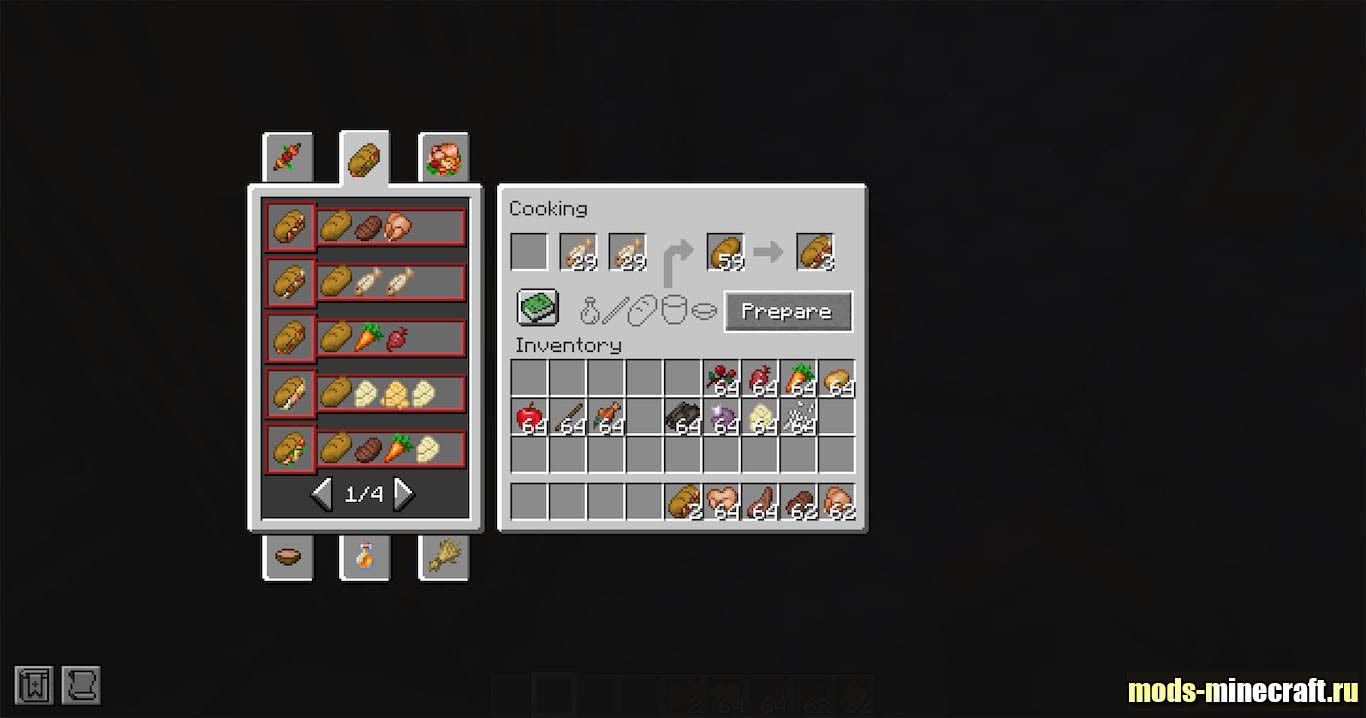Viewport: 1366px width, 718px height.
Task: Pick up the red apple stack
Action: pyautogui.click(x=530, y=416)
